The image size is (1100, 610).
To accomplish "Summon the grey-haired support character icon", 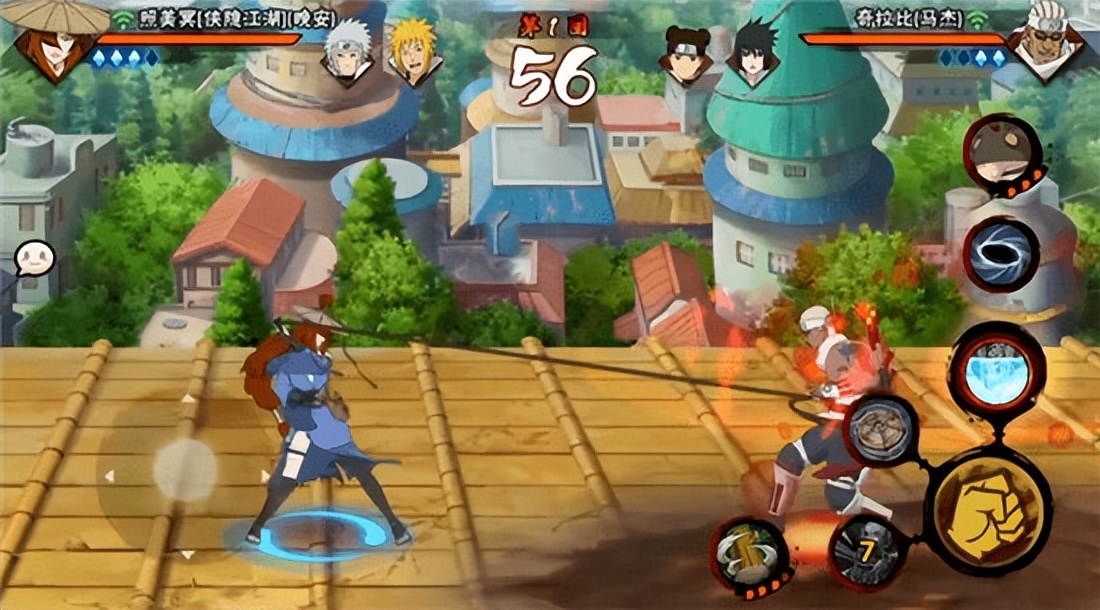I will (1001, 156).
